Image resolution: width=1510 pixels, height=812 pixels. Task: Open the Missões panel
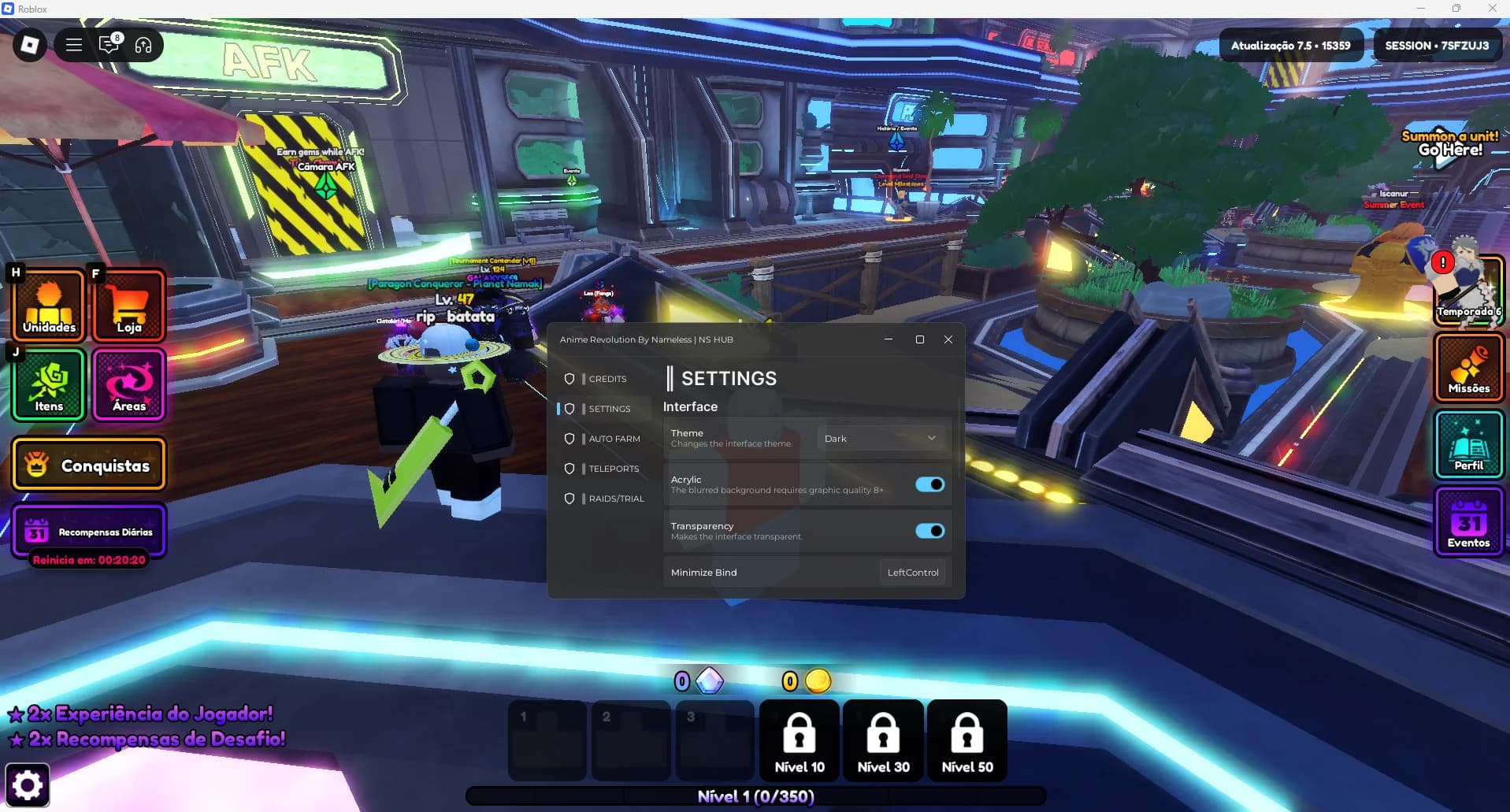[x=1468, y=368]
